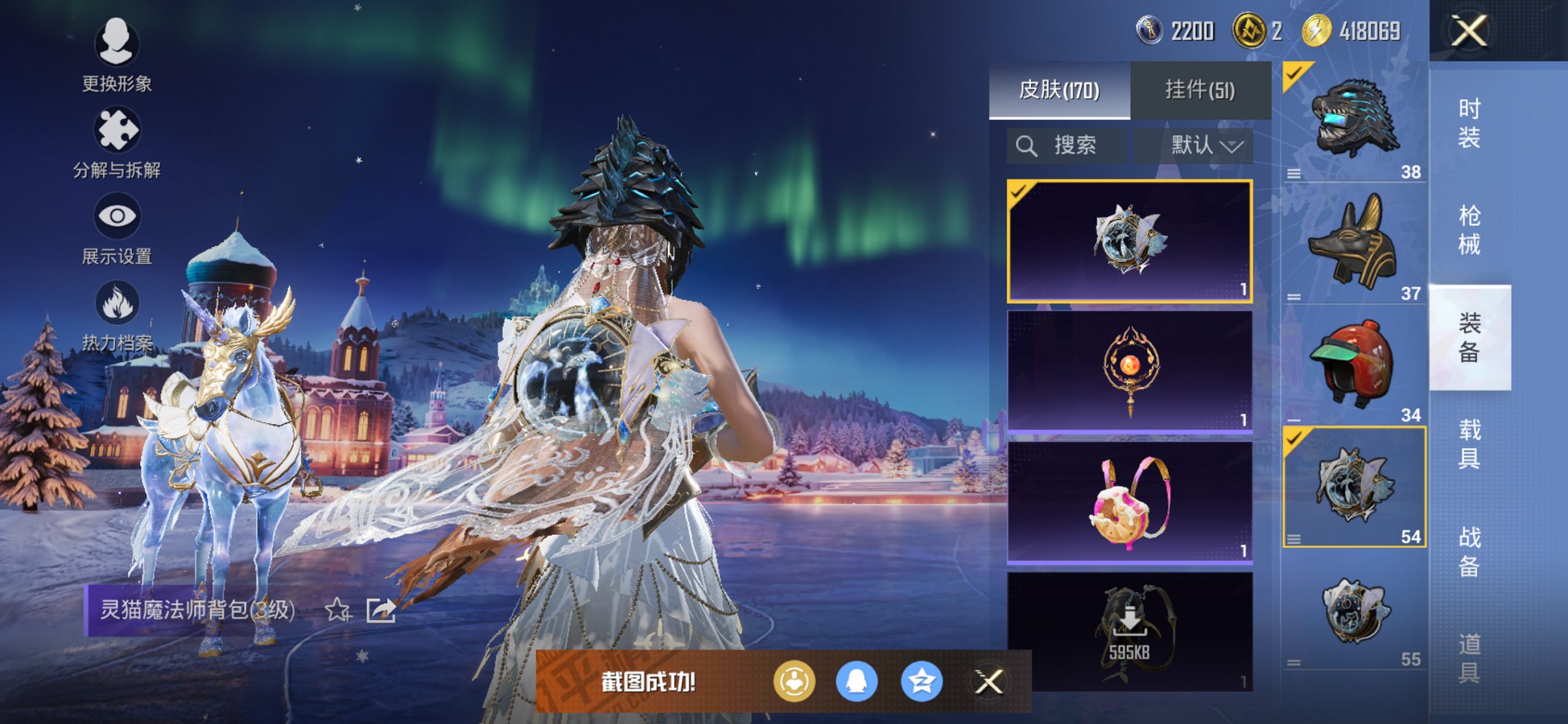Screen dimensions: 1568x724
Task: Close the inventory screen with the X
Action: pos(1469,31)
